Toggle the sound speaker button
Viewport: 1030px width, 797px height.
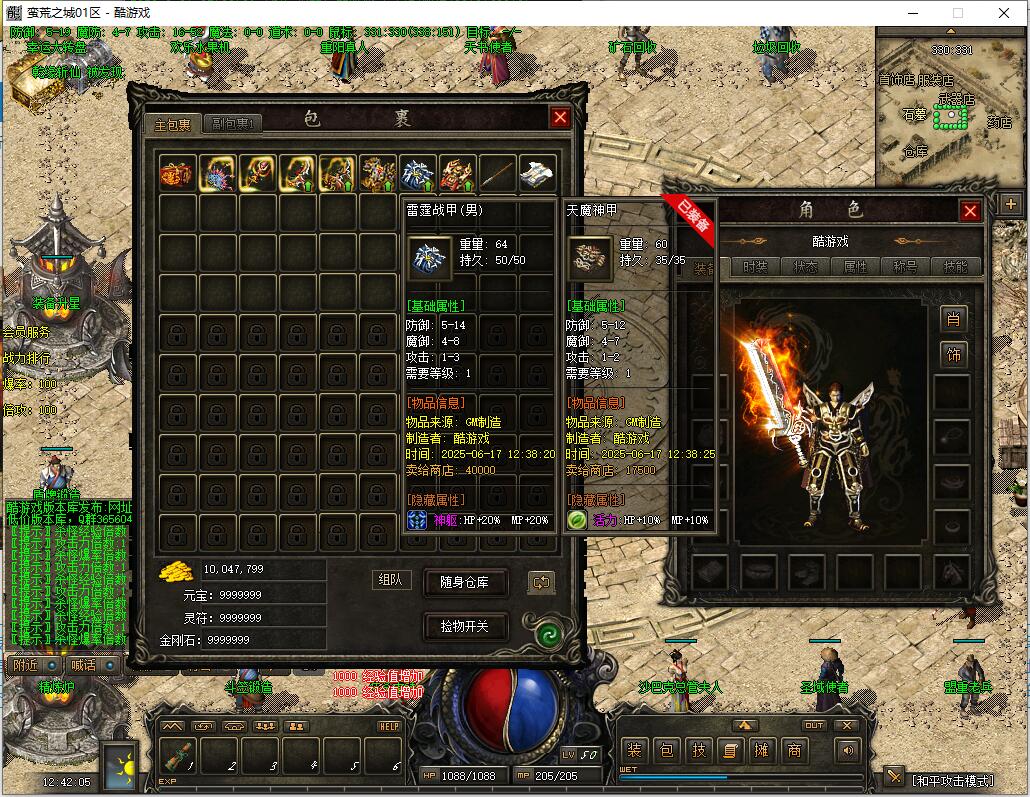pos(848,750)
